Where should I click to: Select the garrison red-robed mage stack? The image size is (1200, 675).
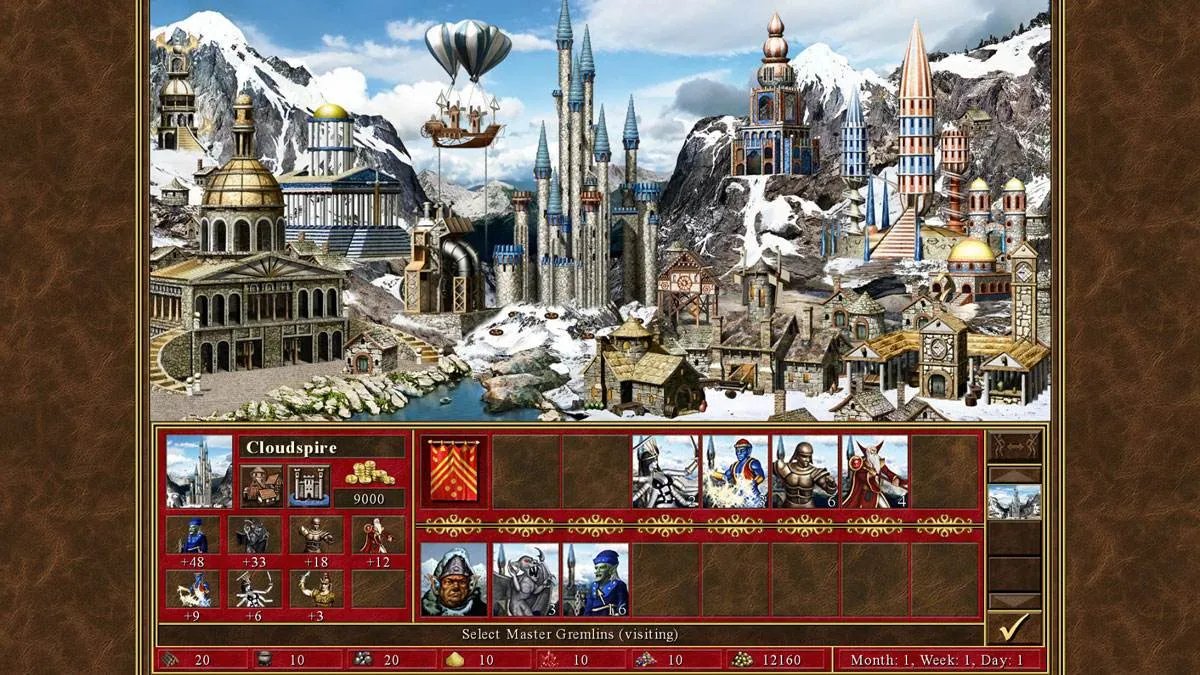(875, 471)
